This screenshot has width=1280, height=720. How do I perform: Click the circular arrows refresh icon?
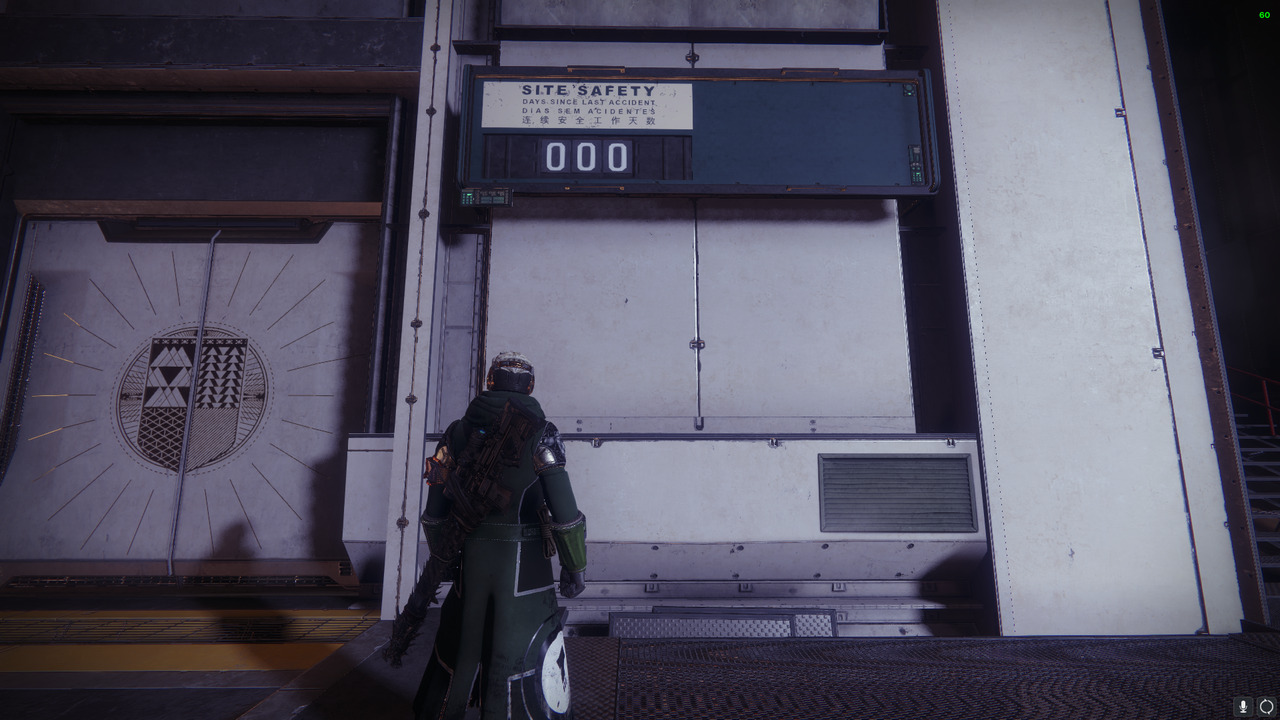(x=1266, y=707)
